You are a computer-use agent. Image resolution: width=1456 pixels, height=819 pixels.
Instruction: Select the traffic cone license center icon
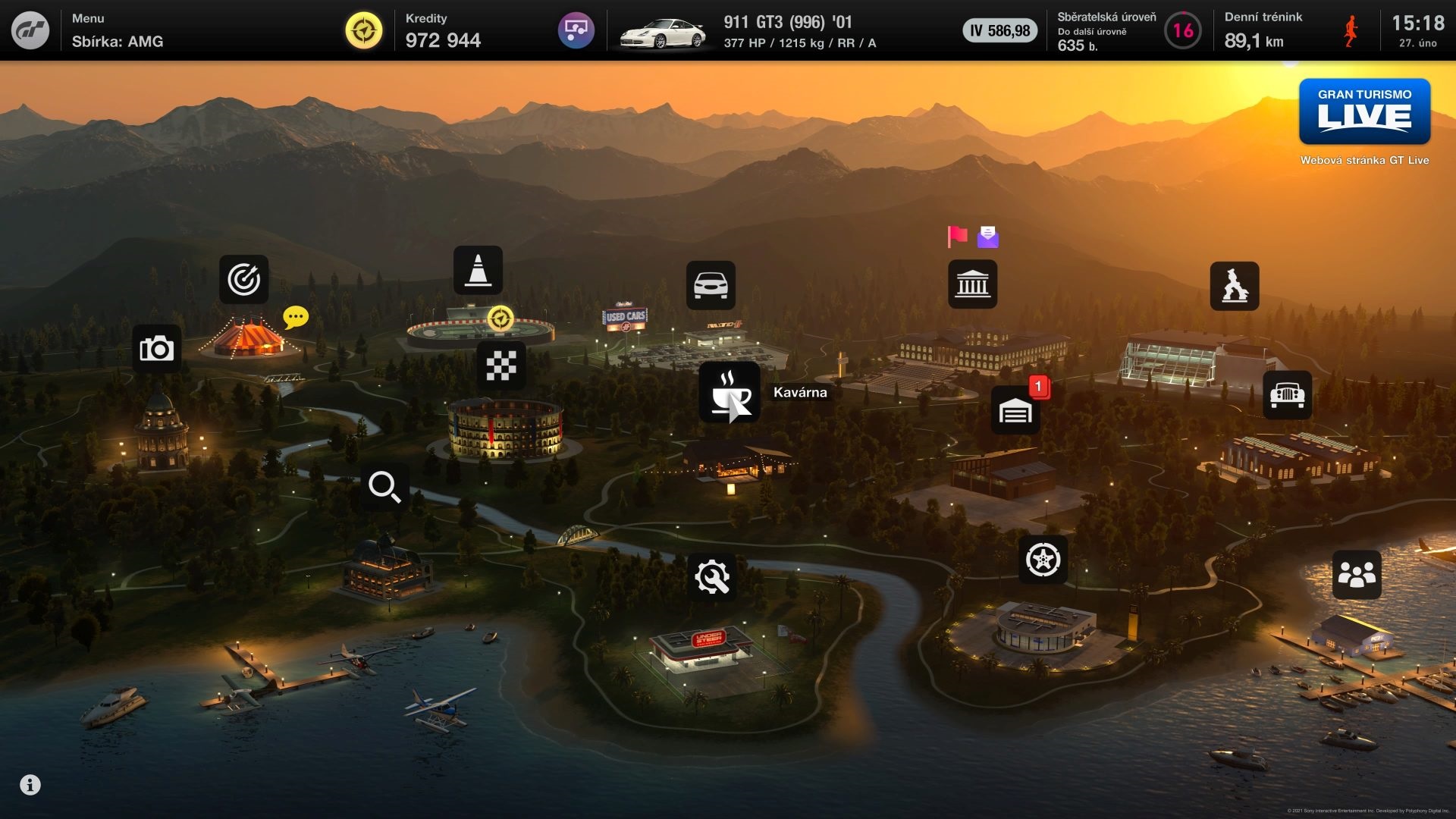click(478, 270)
